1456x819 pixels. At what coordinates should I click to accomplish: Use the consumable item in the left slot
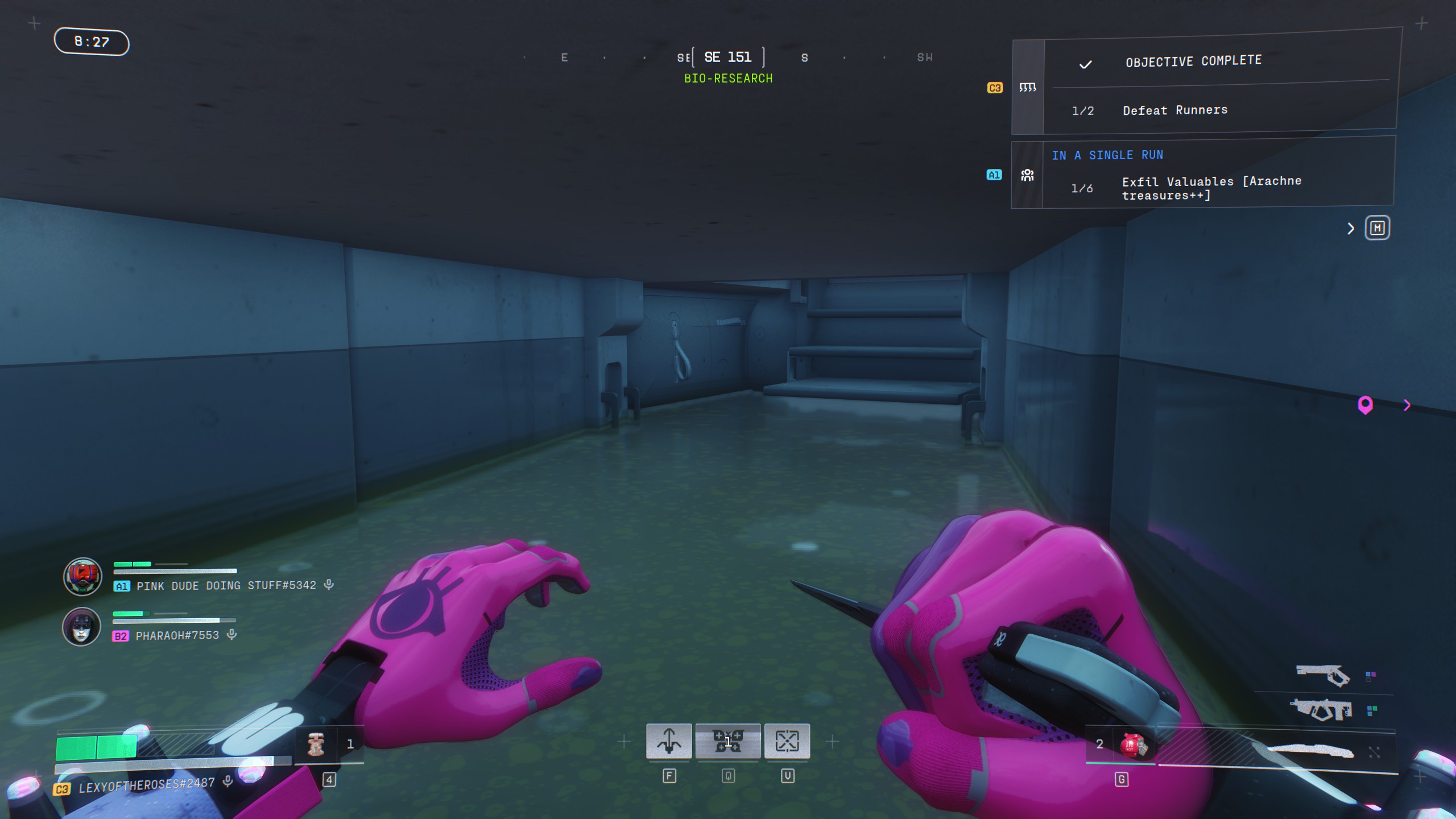click(x=316, y=744)
